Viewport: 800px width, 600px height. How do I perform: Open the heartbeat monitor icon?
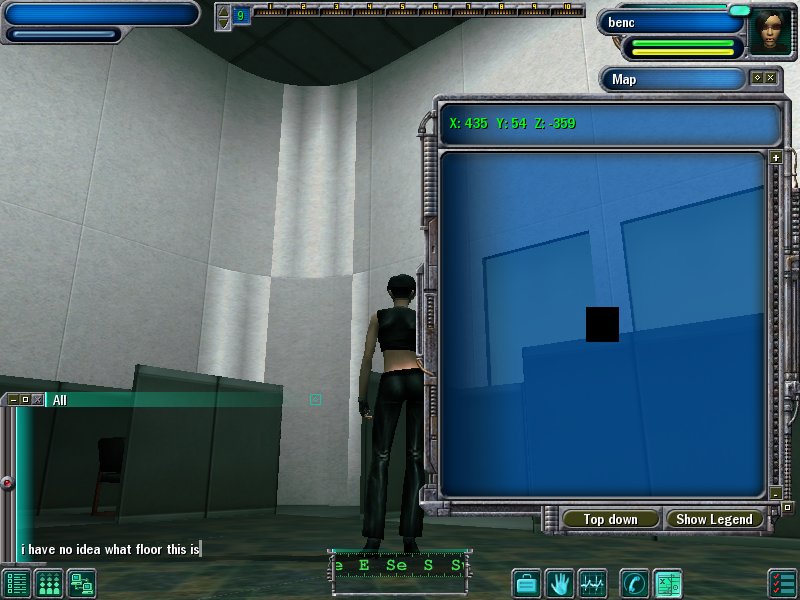(592, 582)
